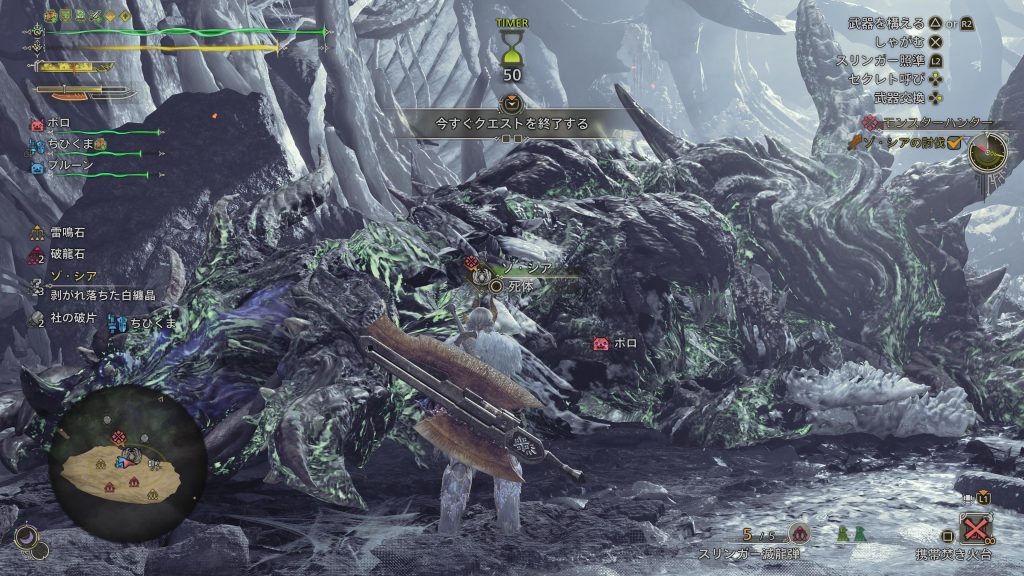The image size is (1024, 576).
Task: Select the 今すぐクエストを終了する prompt
Action: click(x=511, y=125)
